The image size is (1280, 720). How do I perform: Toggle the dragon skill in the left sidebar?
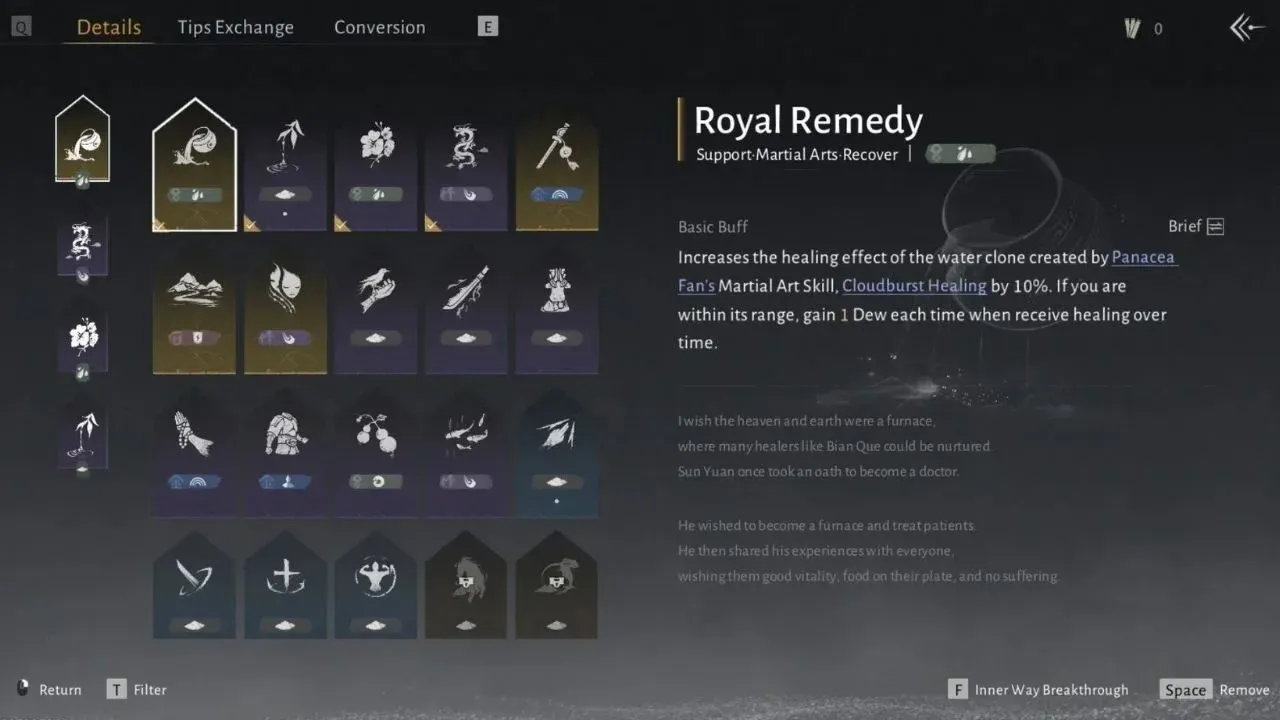click(x=83, y=243)
